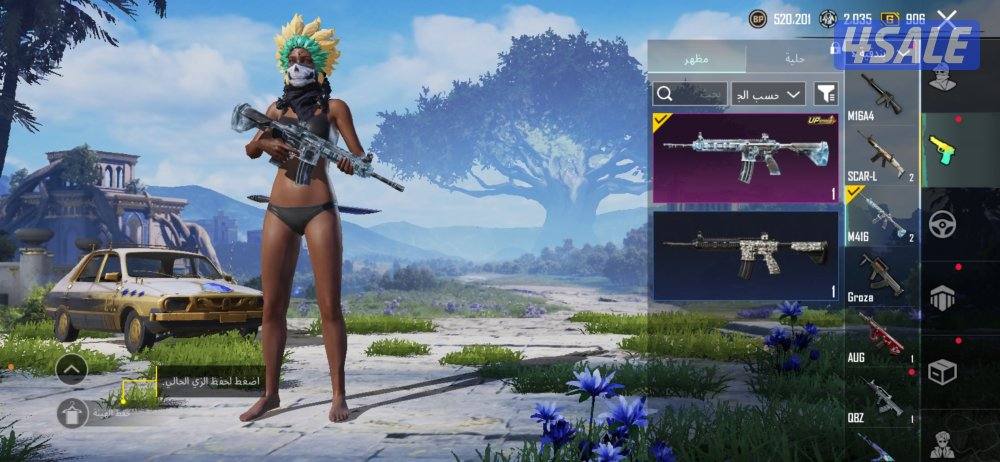Screen dimensions: 1000x462
Task: Choose M16A4 in the weapon list
Action: (881, 97)
